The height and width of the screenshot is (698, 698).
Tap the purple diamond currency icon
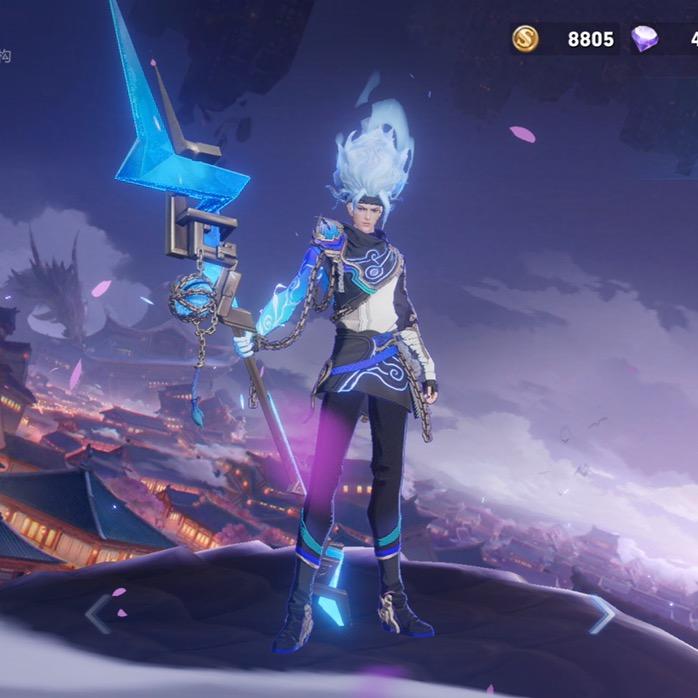tap(645, 39)
